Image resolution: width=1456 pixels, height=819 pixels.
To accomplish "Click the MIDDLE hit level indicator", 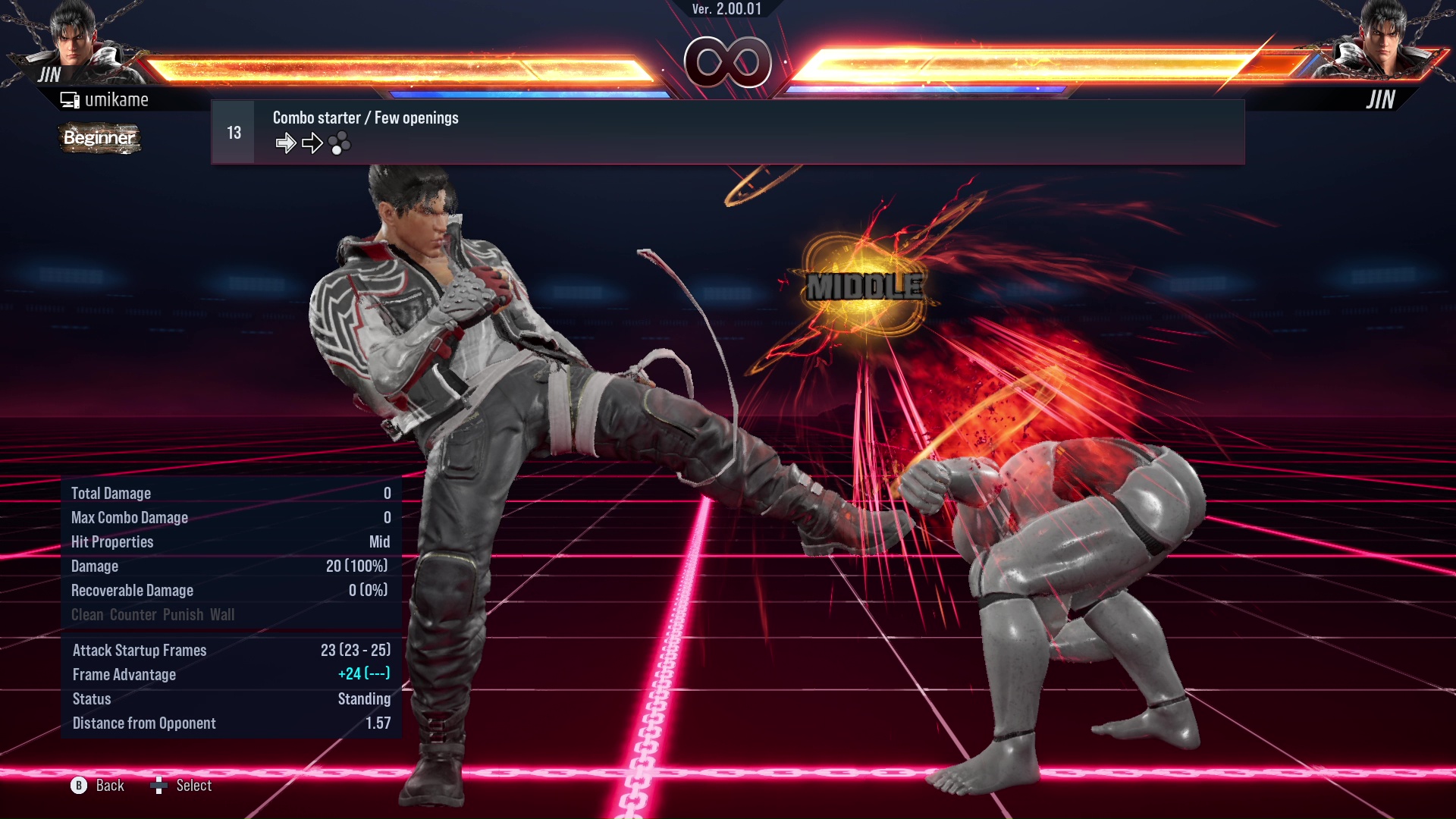I will click(x=864, y=287).
